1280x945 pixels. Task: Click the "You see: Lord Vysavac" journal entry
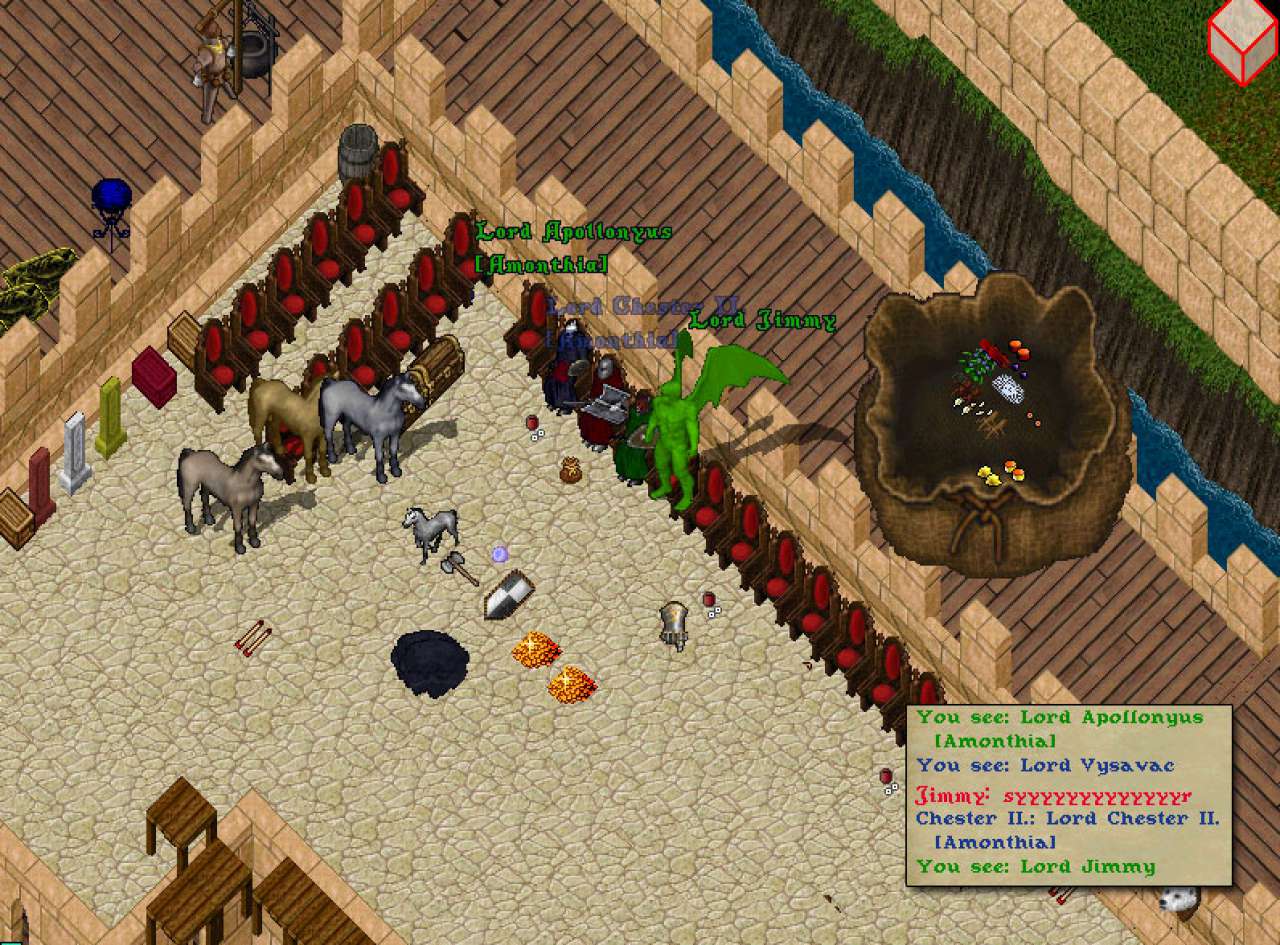pos(1045,766)
